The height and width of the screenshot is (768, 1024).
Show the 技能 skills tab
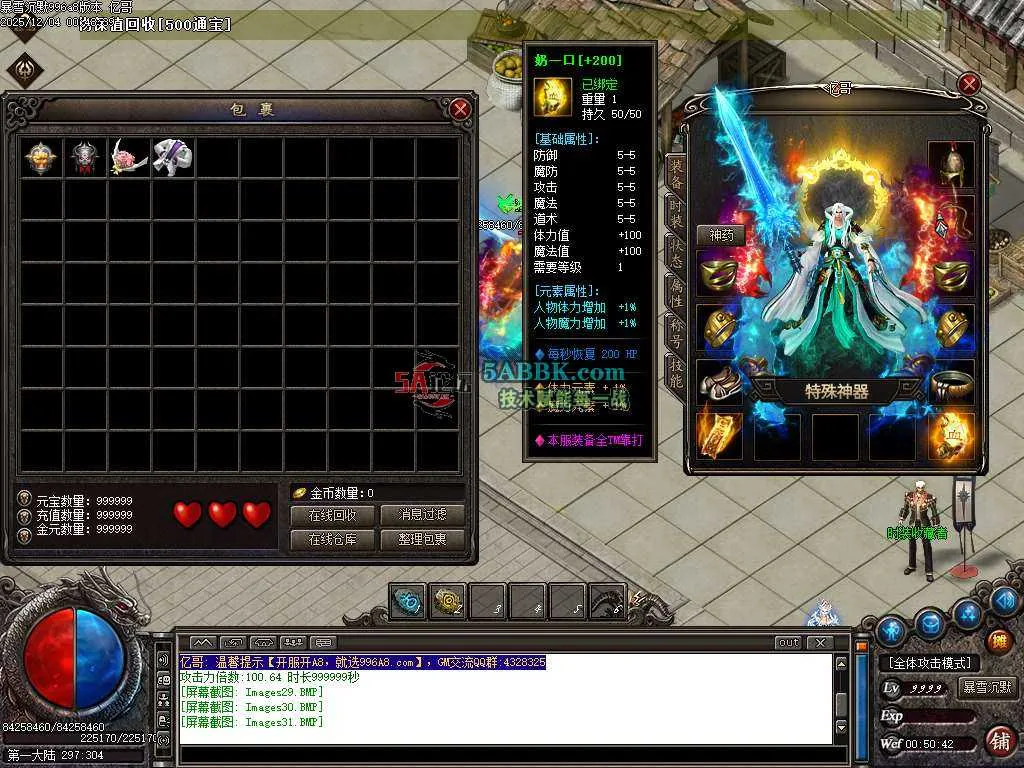coord(676,370)
